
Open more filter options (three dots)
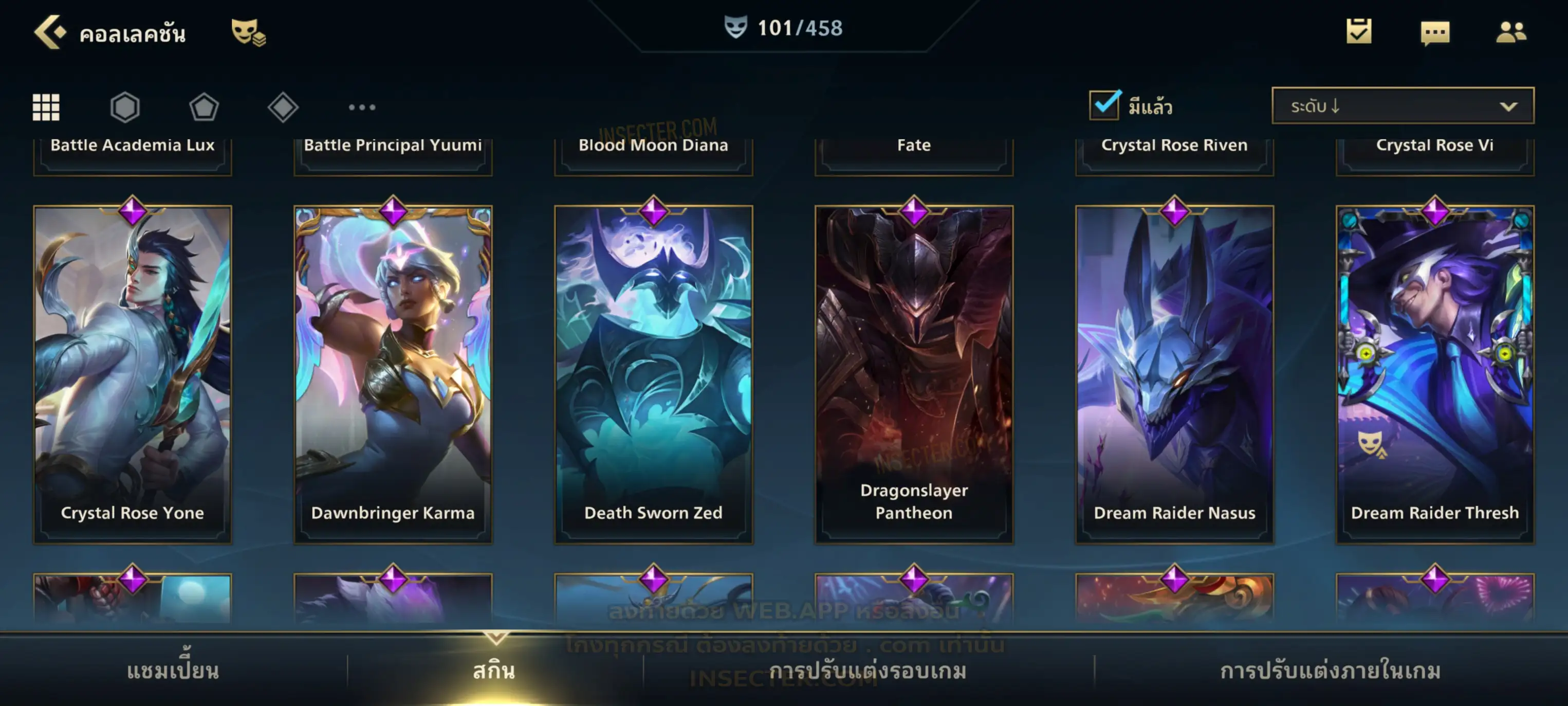pyautogui.click(x=362, y=107)
